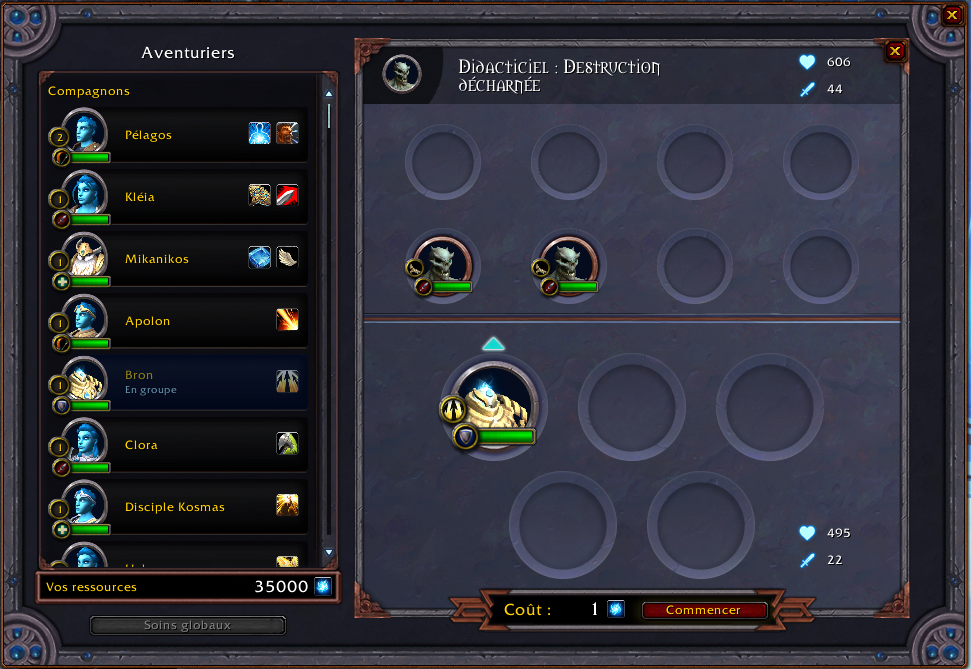The image size is (971, 669).
Task: Click Clora's bird ability icon
Action: [x=287, y=444]
